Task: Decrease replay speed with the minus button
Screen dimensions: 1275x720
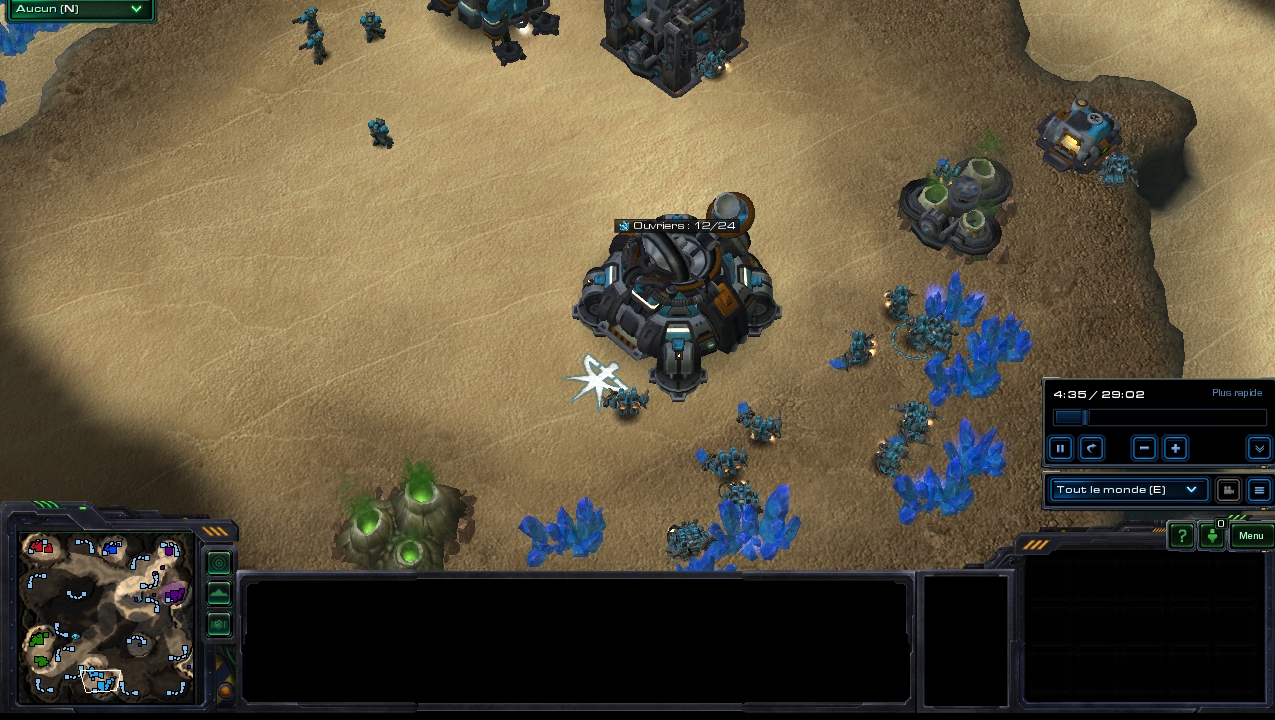Action: [1145, 448]
